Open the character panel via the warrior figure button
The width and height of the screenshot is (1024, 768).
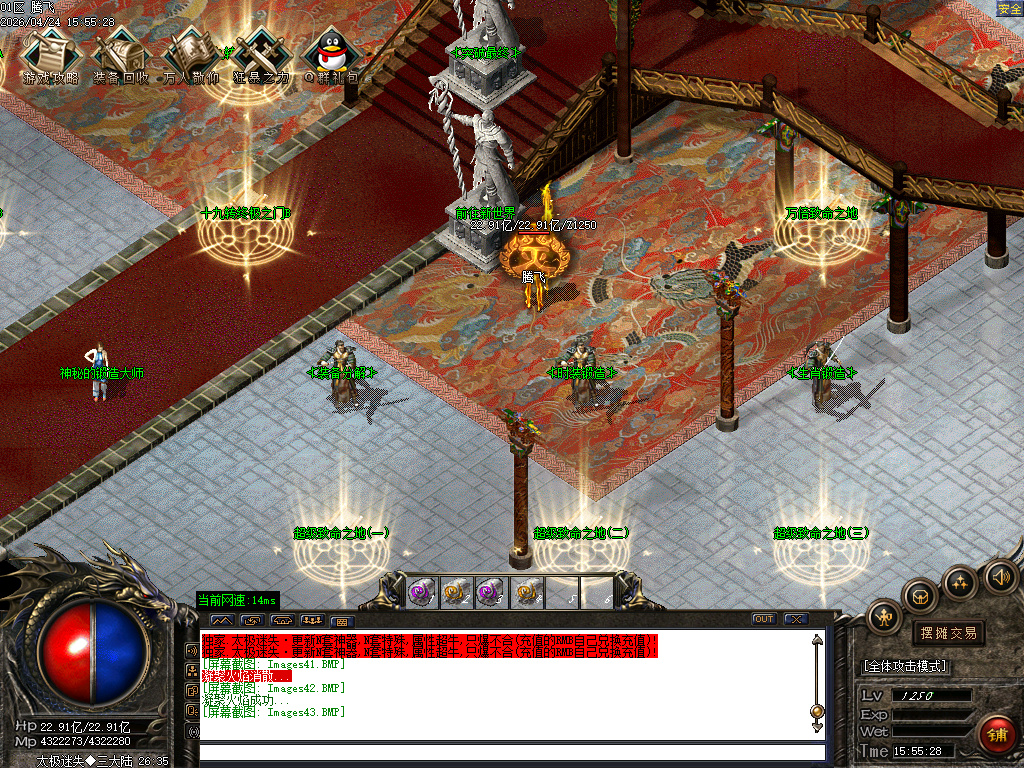(x=885, y=617)
